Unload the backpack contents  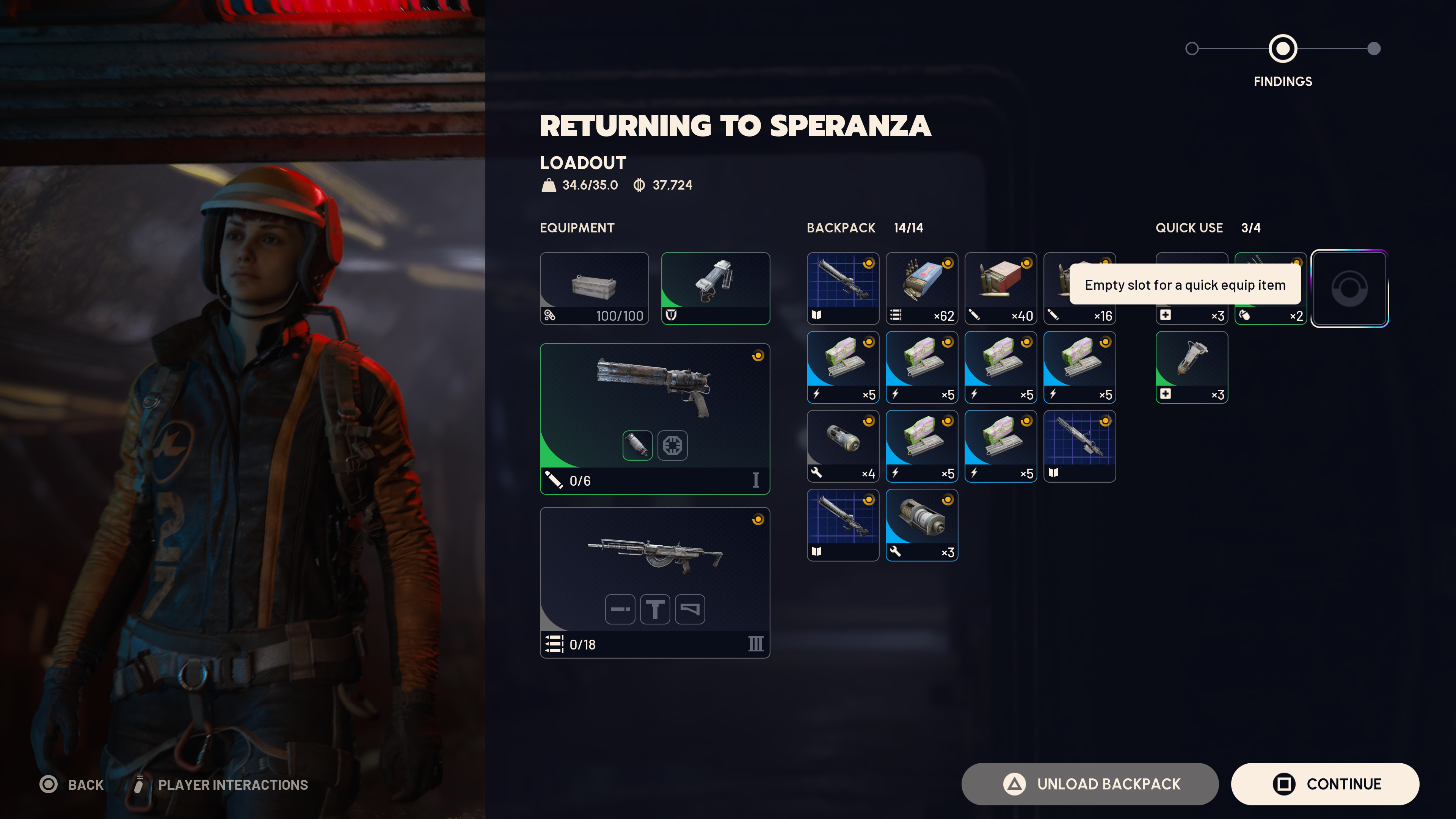1089,784
